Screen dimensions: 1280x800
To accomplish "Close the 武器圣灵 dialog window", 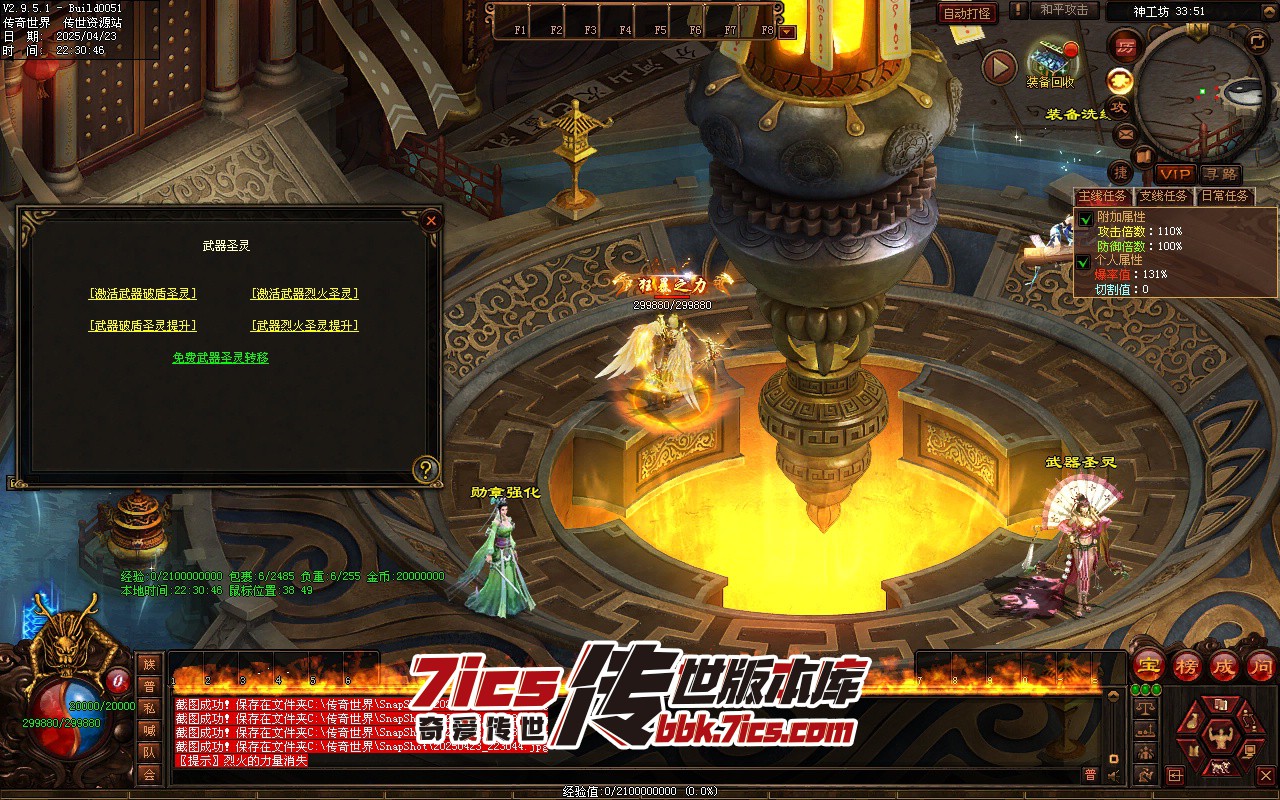I will [x=431, y=220].
